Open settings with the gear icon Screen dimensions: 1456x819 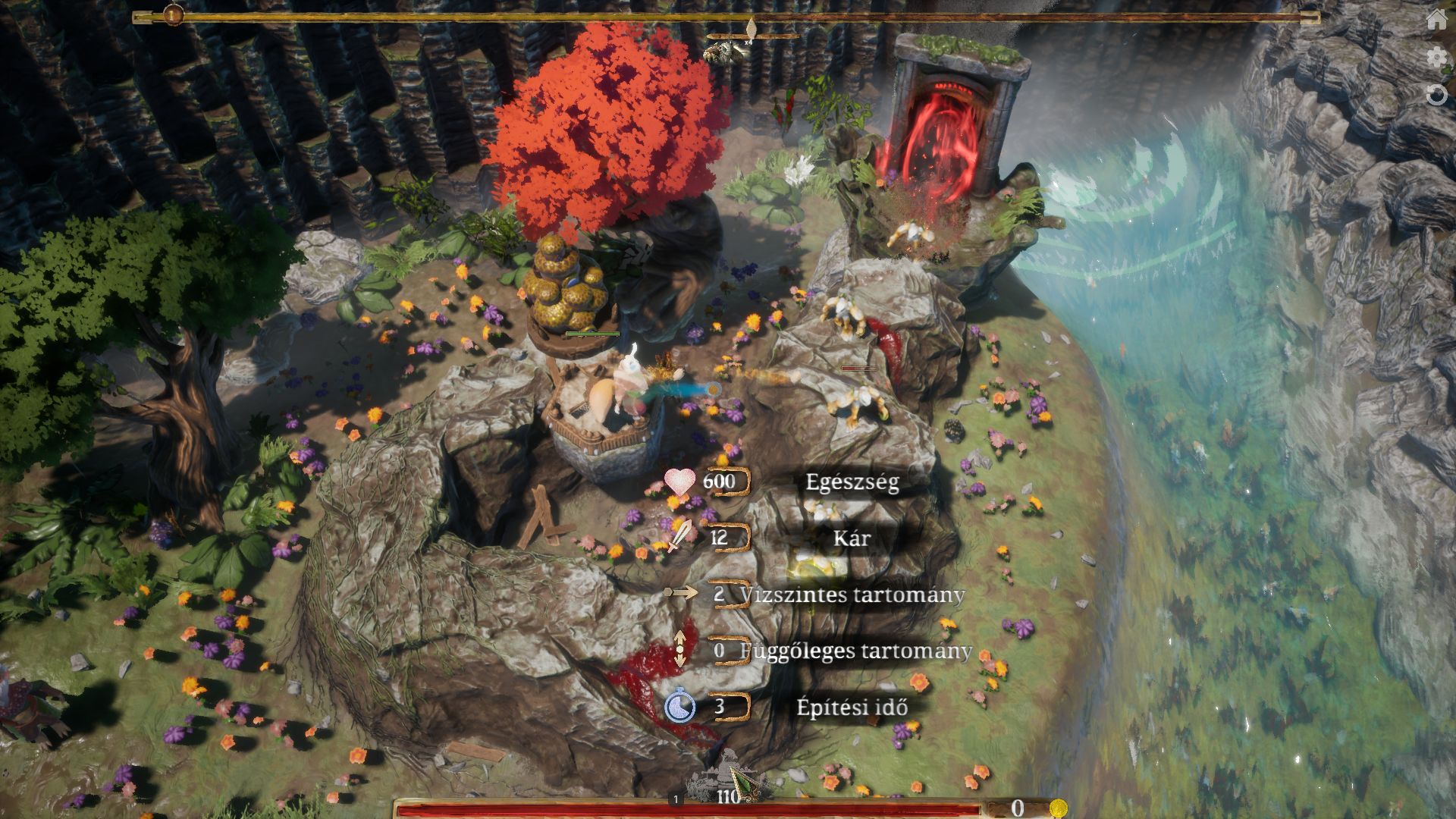(x=1436, y=57)
